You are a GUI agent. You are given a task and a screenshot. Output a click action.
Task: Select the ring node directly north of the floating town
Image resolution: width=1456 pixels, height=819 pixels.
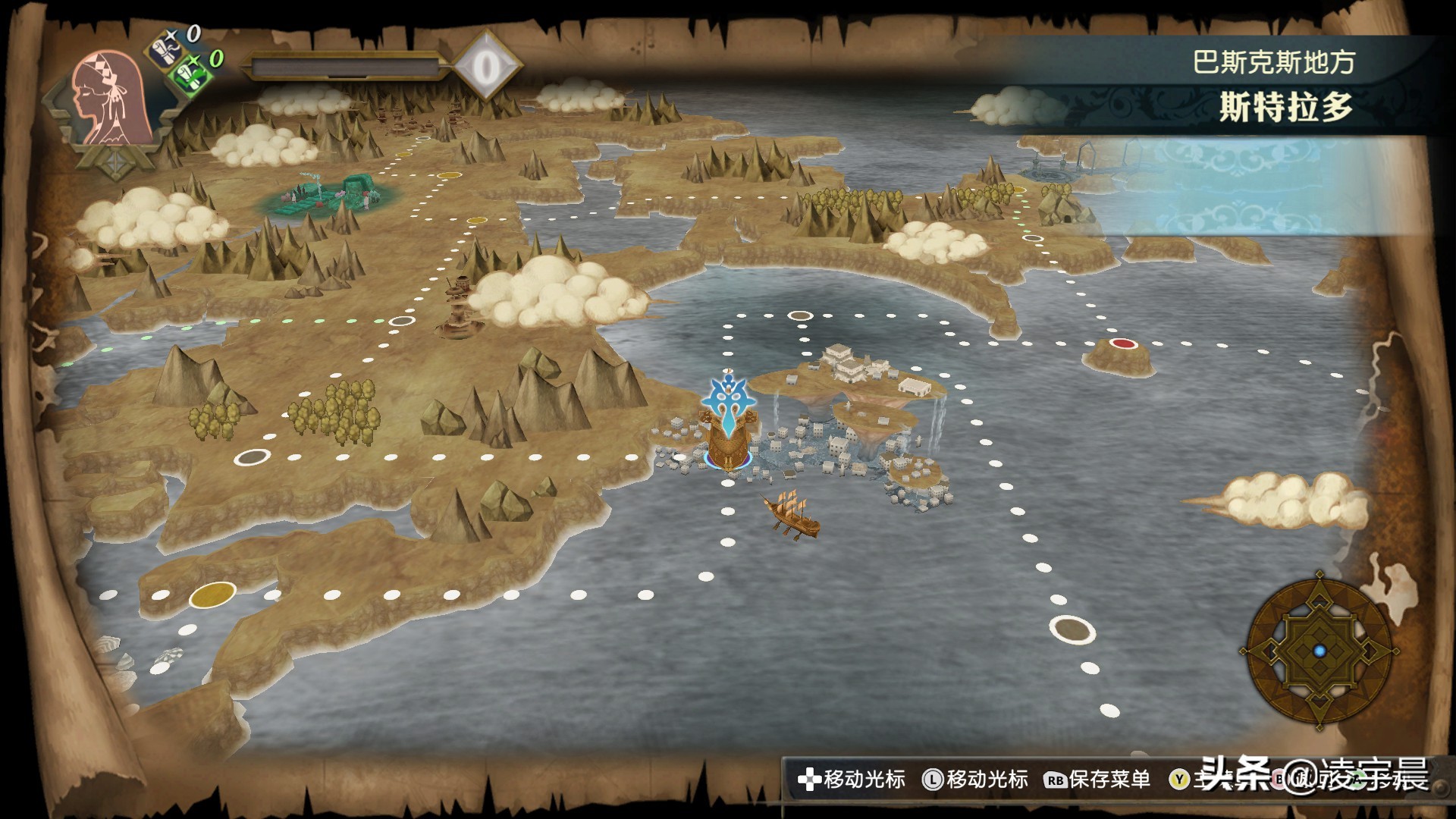[x=800, y=315]
